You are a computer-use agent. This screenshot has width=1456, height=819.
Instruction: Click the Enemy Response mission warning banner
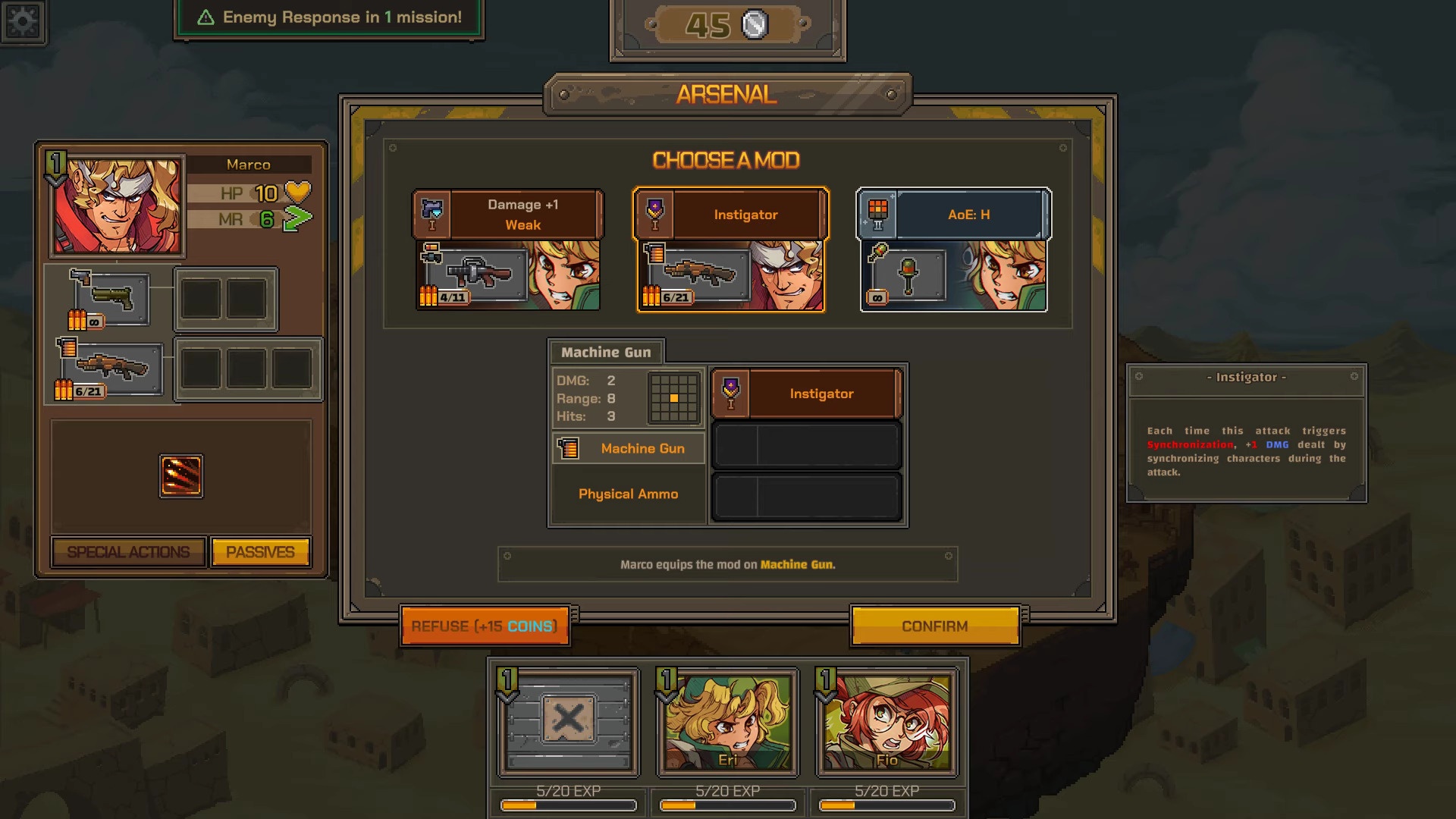(329, 17)
